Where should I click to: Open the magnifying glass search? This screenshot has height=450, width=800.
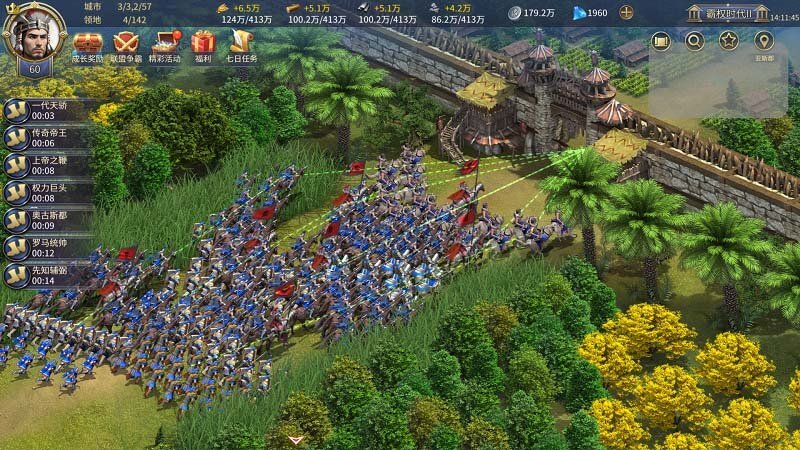tap(694, 41)
